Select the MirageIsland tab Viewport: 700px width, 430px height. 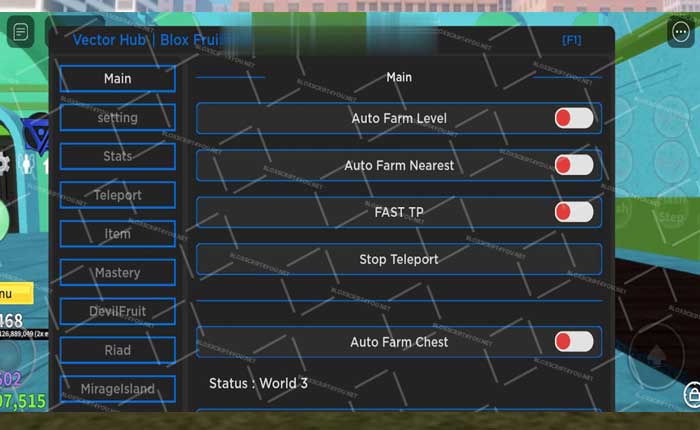117,389
